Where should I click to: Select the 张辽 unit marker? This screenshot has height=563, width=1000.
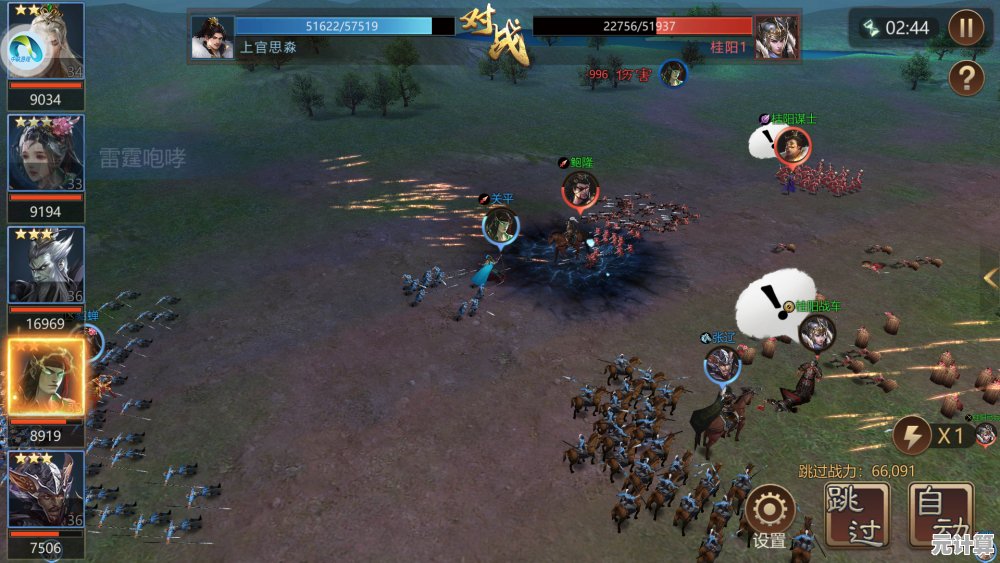coord(721,363)
